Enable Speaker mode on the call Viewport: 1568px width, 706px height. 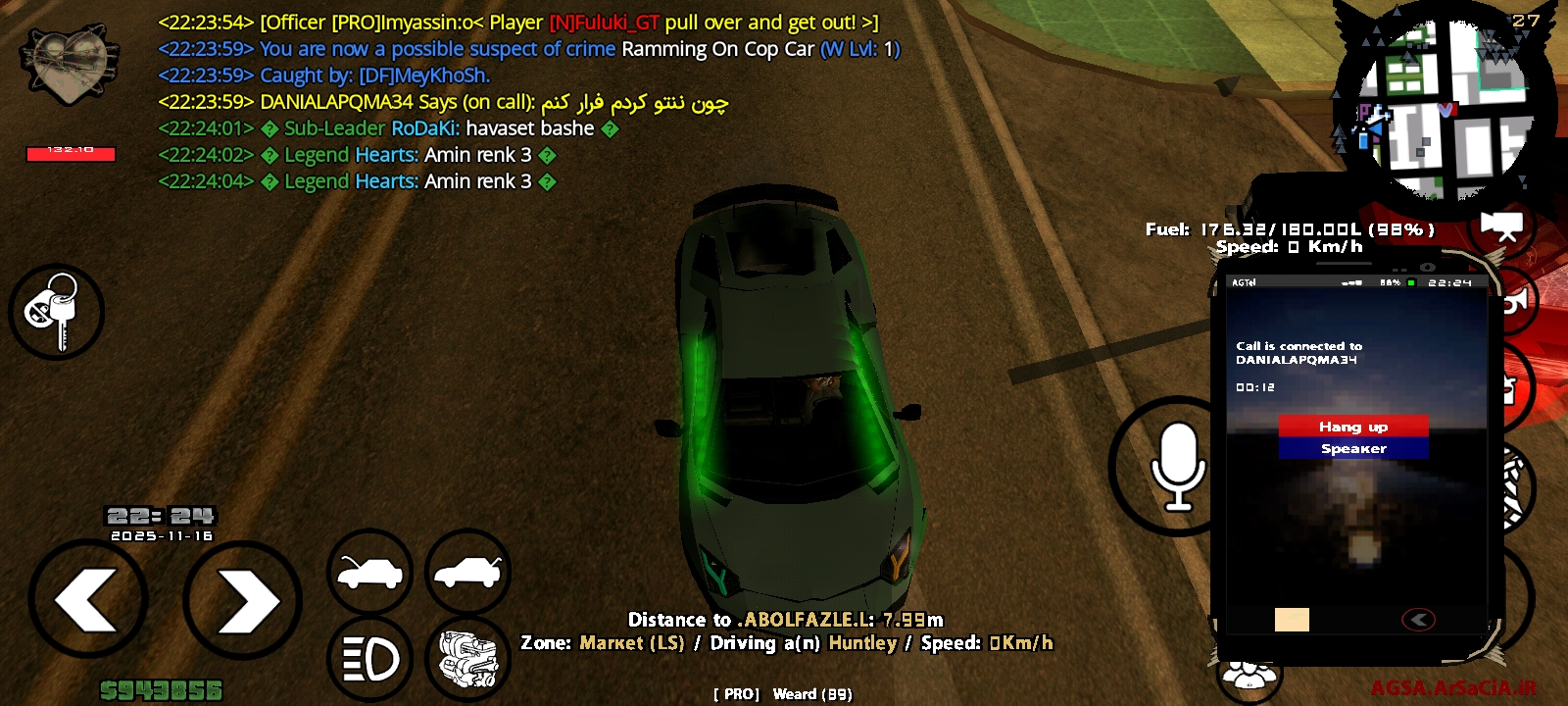(1352, 448)
